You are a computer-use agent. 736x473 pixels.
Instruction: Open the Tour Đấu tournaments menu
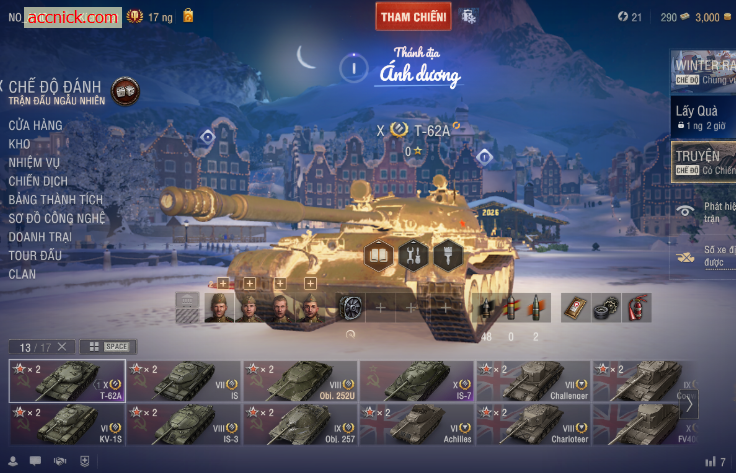[34, 255]
